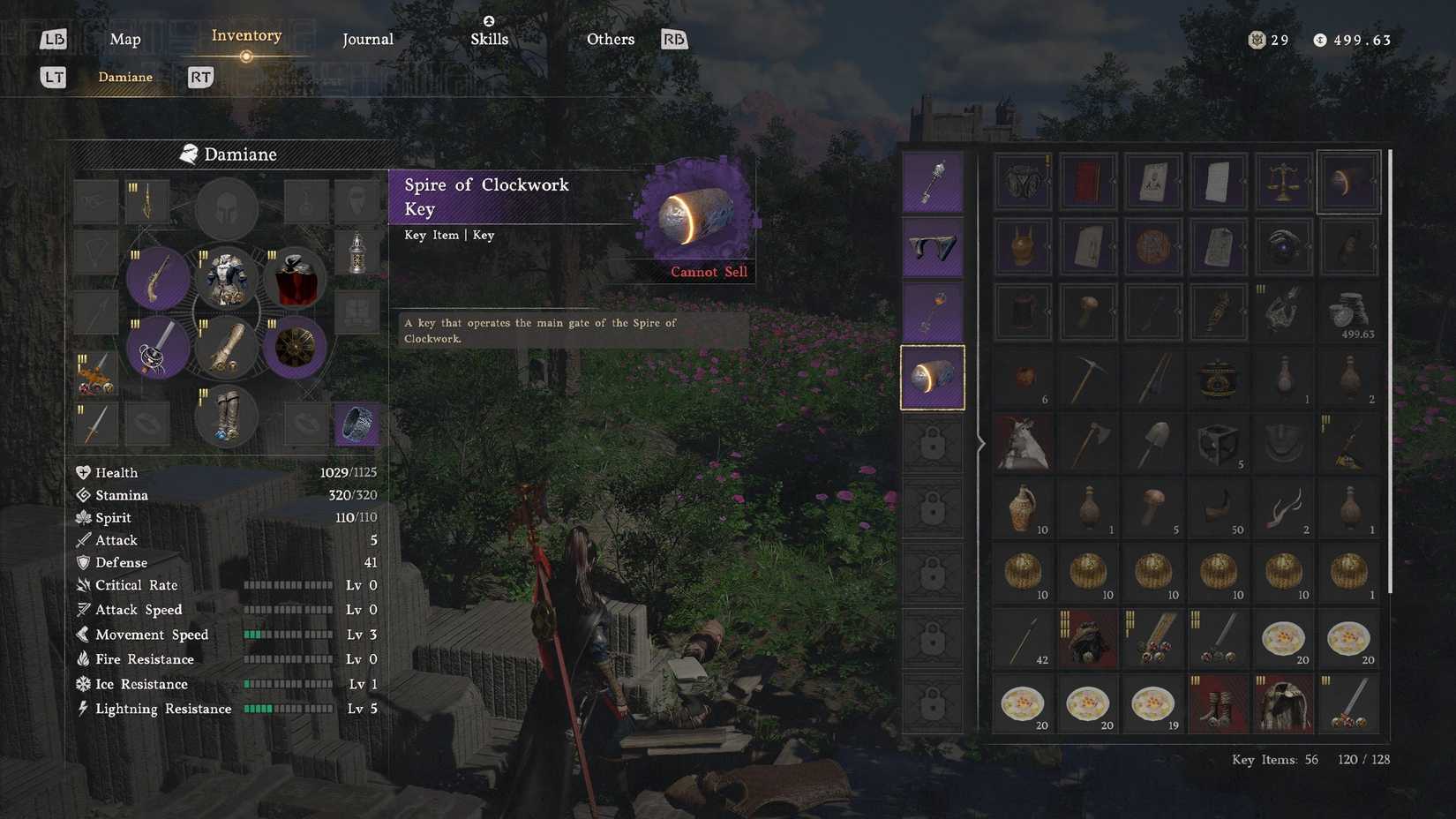Image resolution: width=1456 pixels, height=819 pixels.
Task: Select the pickaxe in the inventory grid
Action: tap(1088, 378)
